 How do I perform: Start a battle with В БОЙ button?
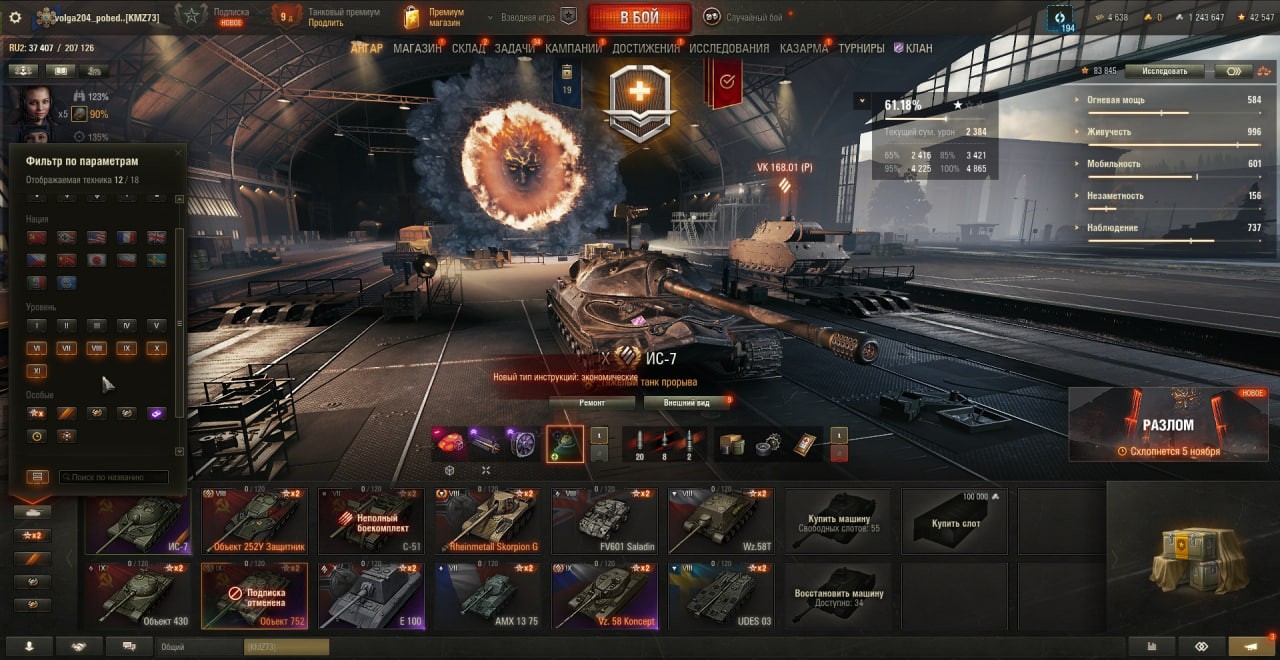tap(639, 18)
